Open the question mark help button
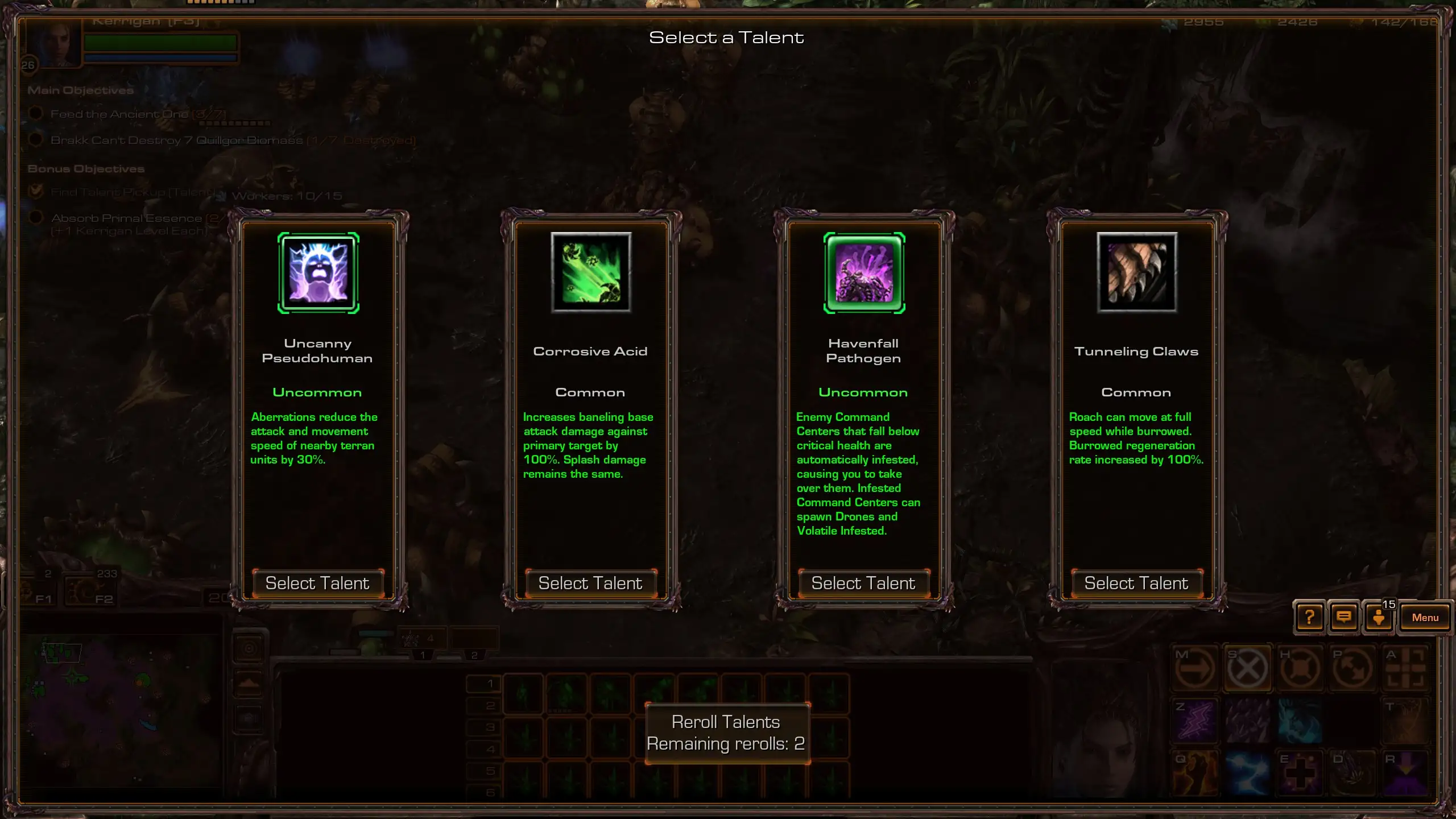 click(x=1309, y=618)
